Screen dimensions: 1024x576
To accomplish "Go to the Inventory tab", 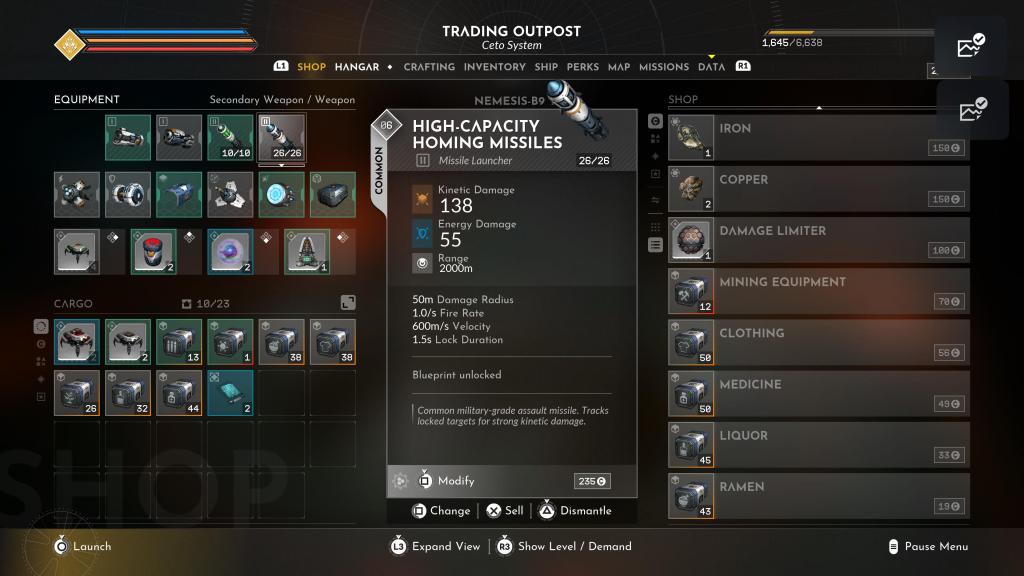I will coord(494,67).
